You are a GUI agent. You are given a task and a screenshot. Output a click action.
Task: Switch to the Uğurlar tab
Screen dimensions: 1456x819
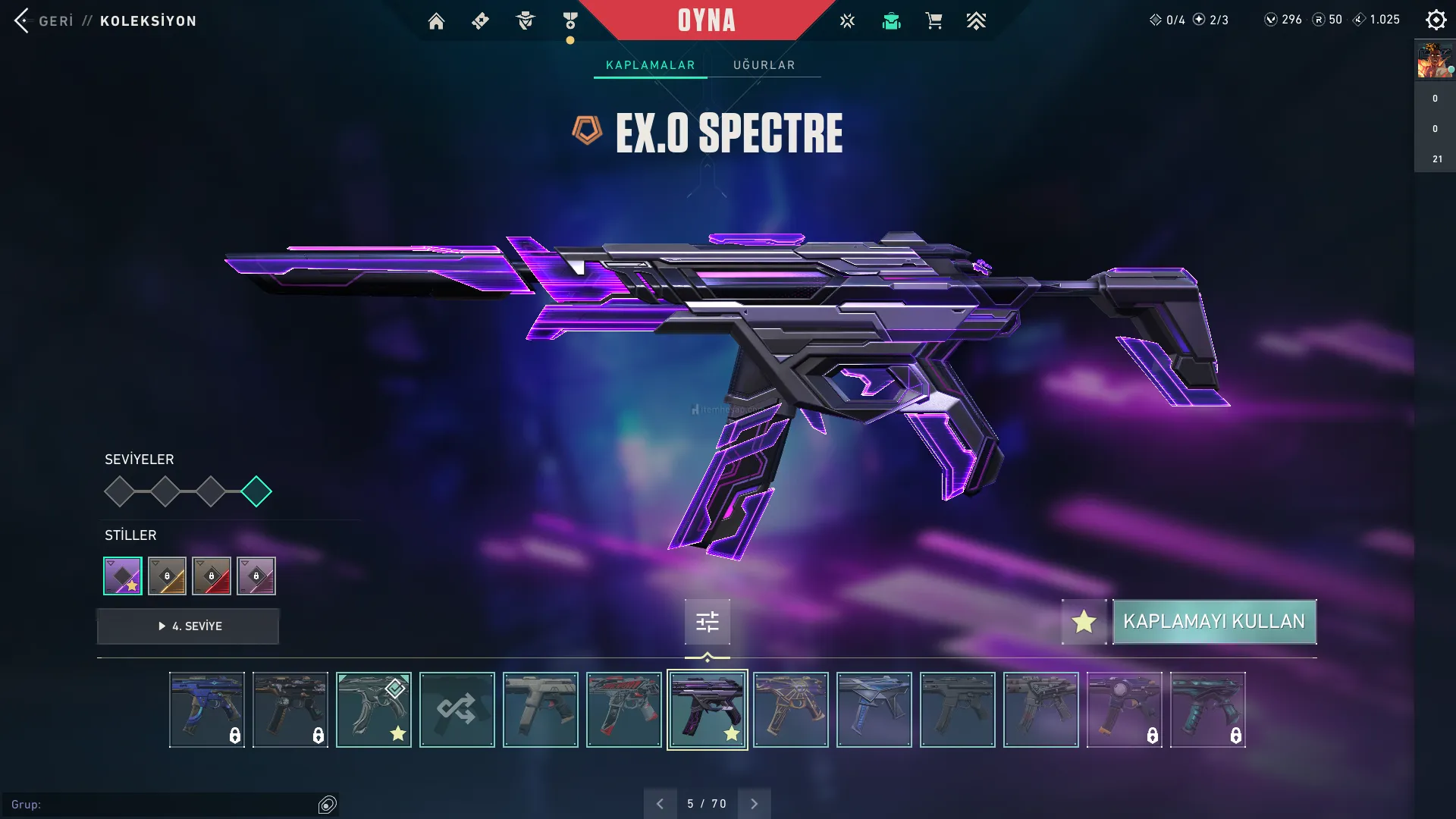click(764, 65)
